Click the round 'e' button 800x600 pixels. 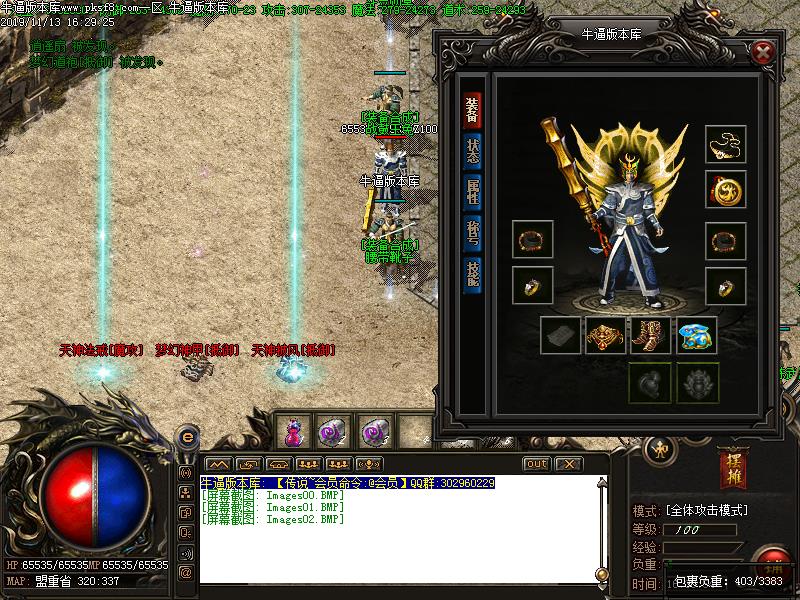pos(186,437)
